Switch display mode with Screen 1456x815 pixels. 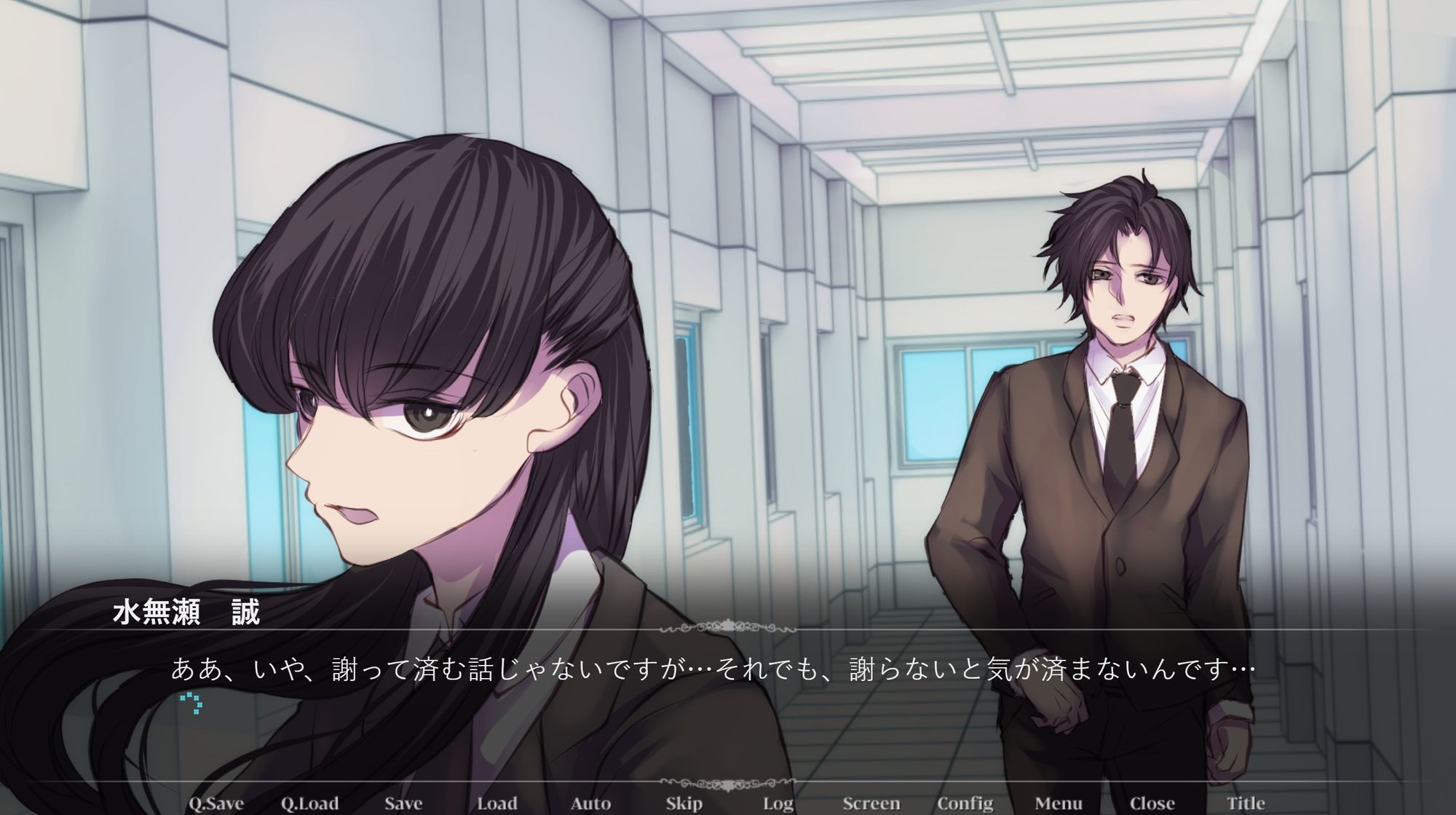click(x=871, y=804)
